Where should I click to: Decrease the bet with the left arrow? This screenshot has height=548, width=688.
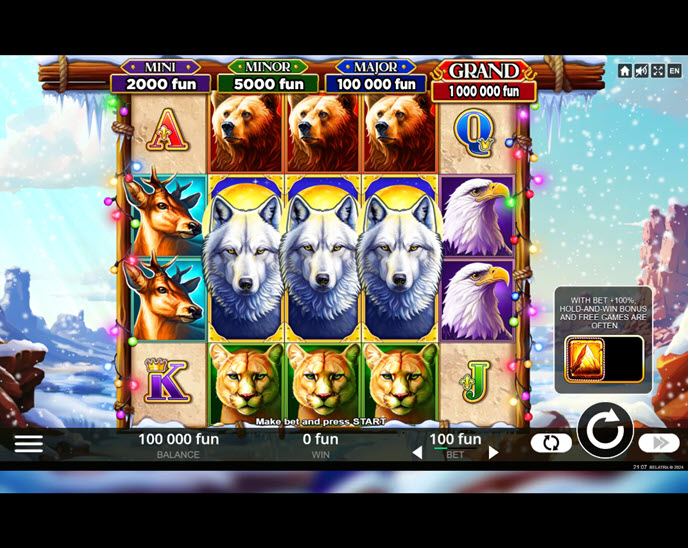[x=418, y=453]
